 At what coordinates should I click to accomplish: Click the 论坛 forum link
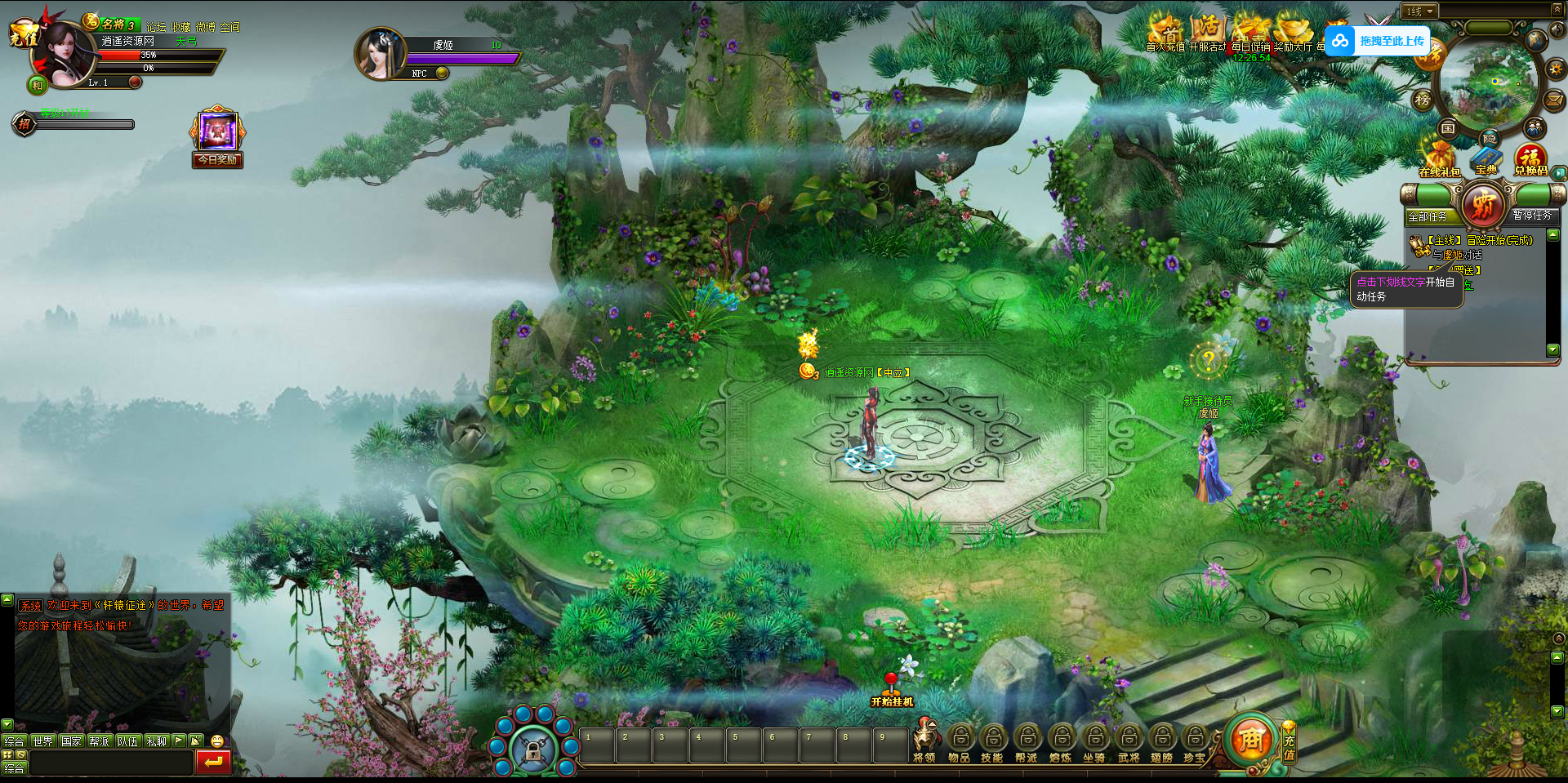[x=155, y=27]
